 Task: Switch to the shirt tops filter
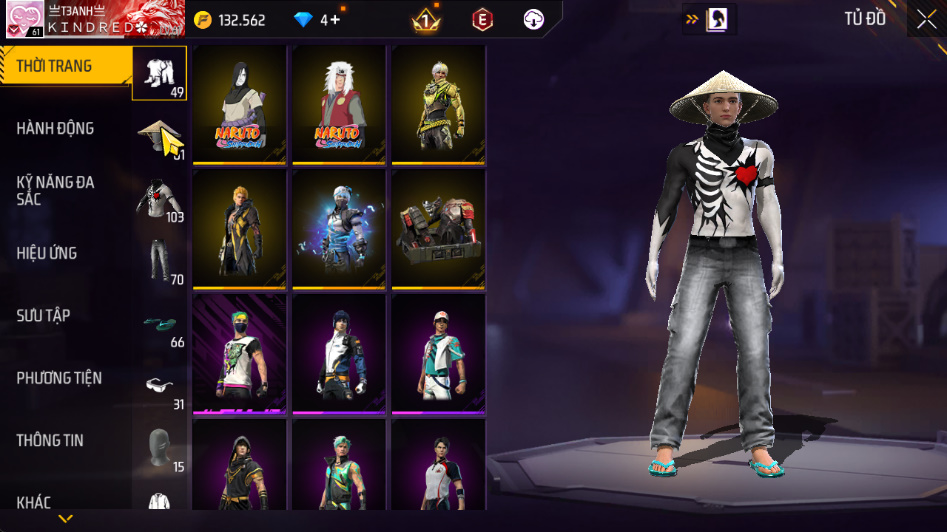(x=160, y=199)
